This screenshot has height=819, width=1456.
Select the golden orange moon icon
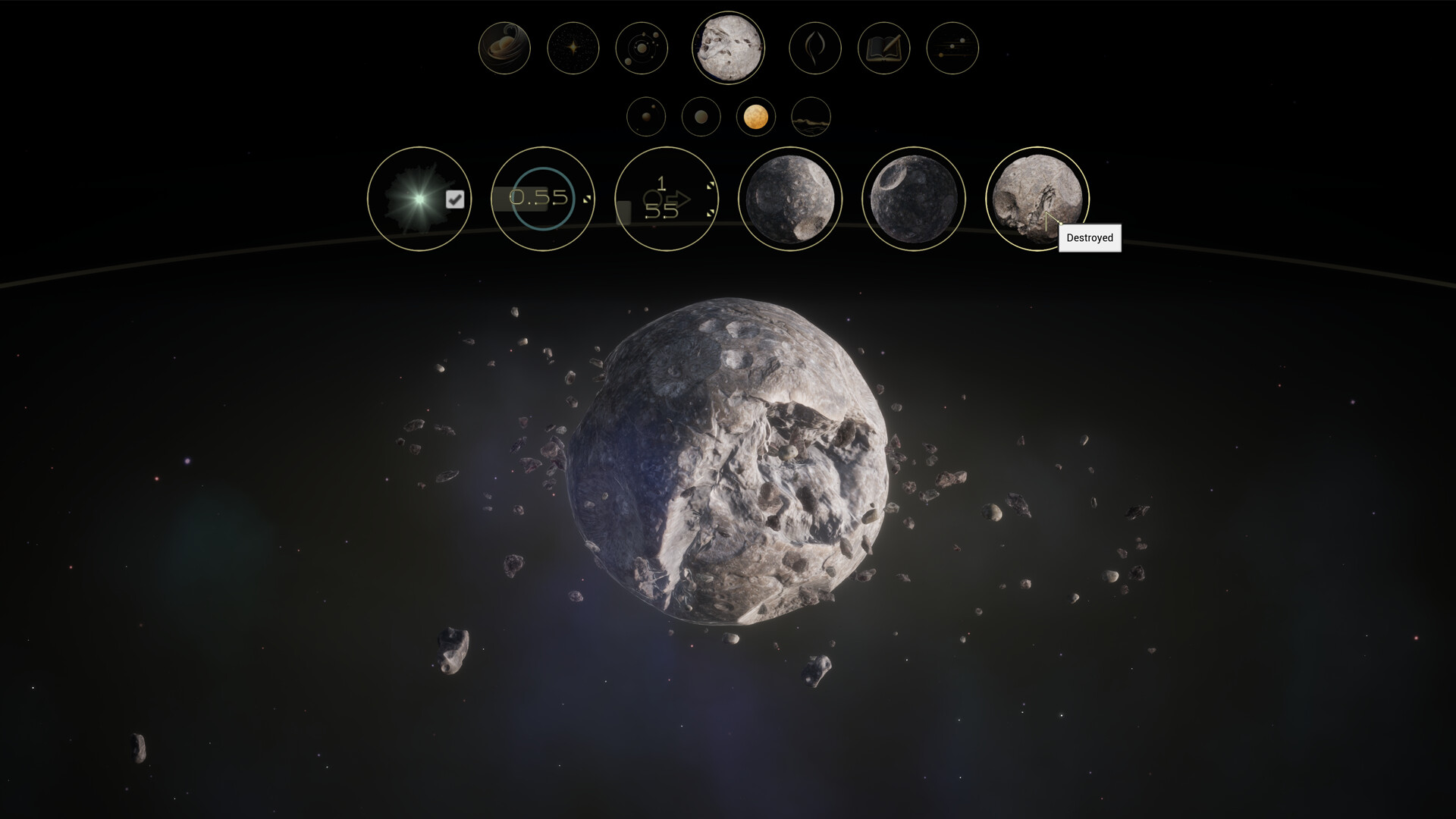755,117
